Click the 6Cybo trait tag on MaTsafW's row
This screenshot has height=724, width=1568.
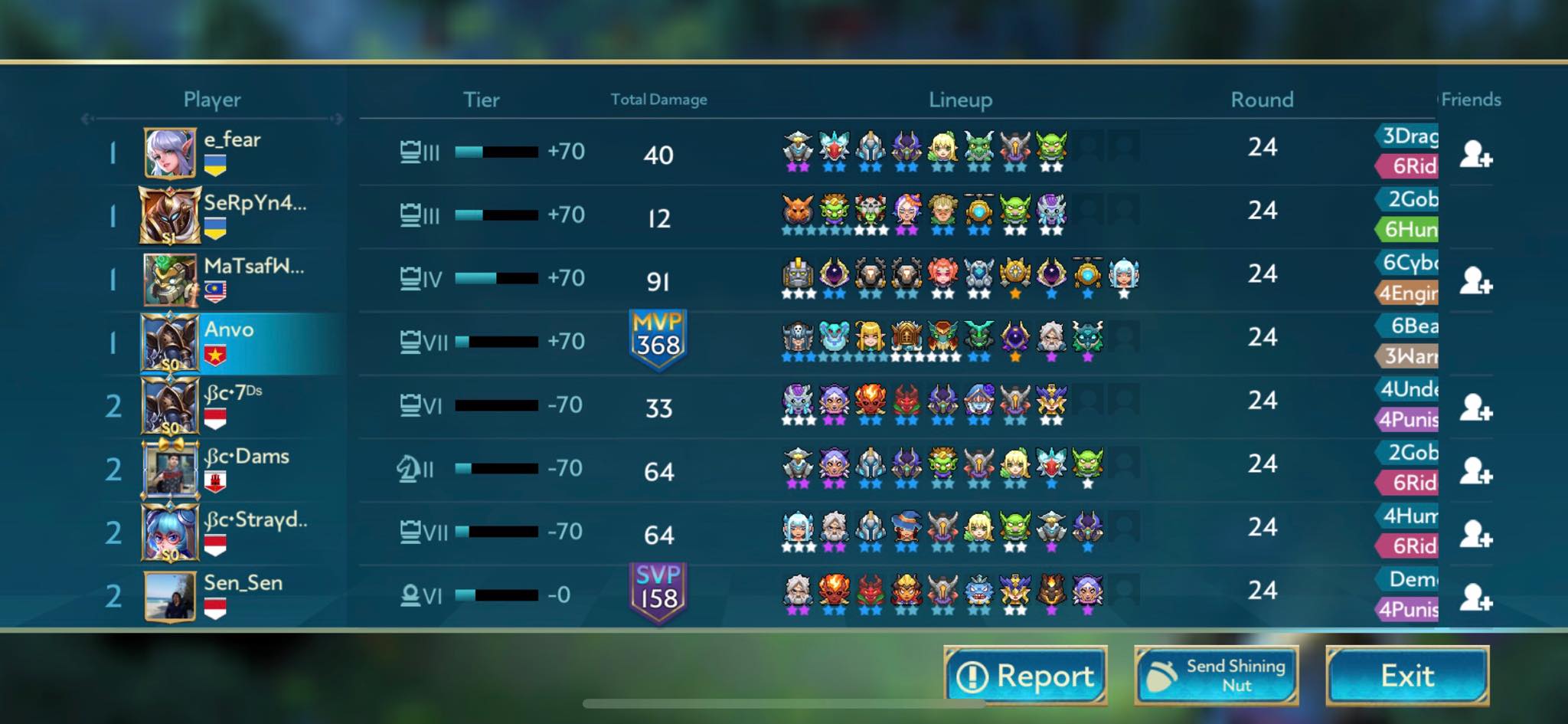1407,263
